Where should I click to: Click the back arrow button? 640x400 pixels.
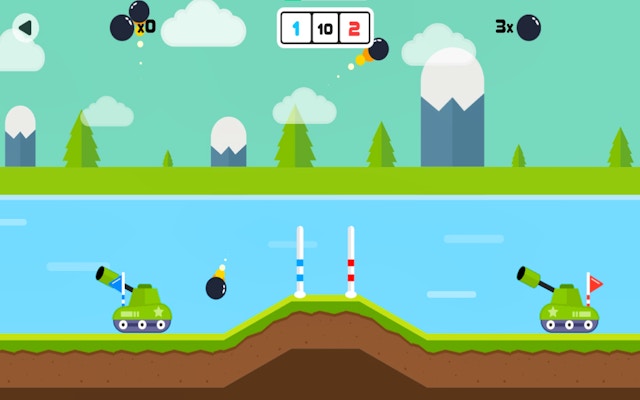25,28
